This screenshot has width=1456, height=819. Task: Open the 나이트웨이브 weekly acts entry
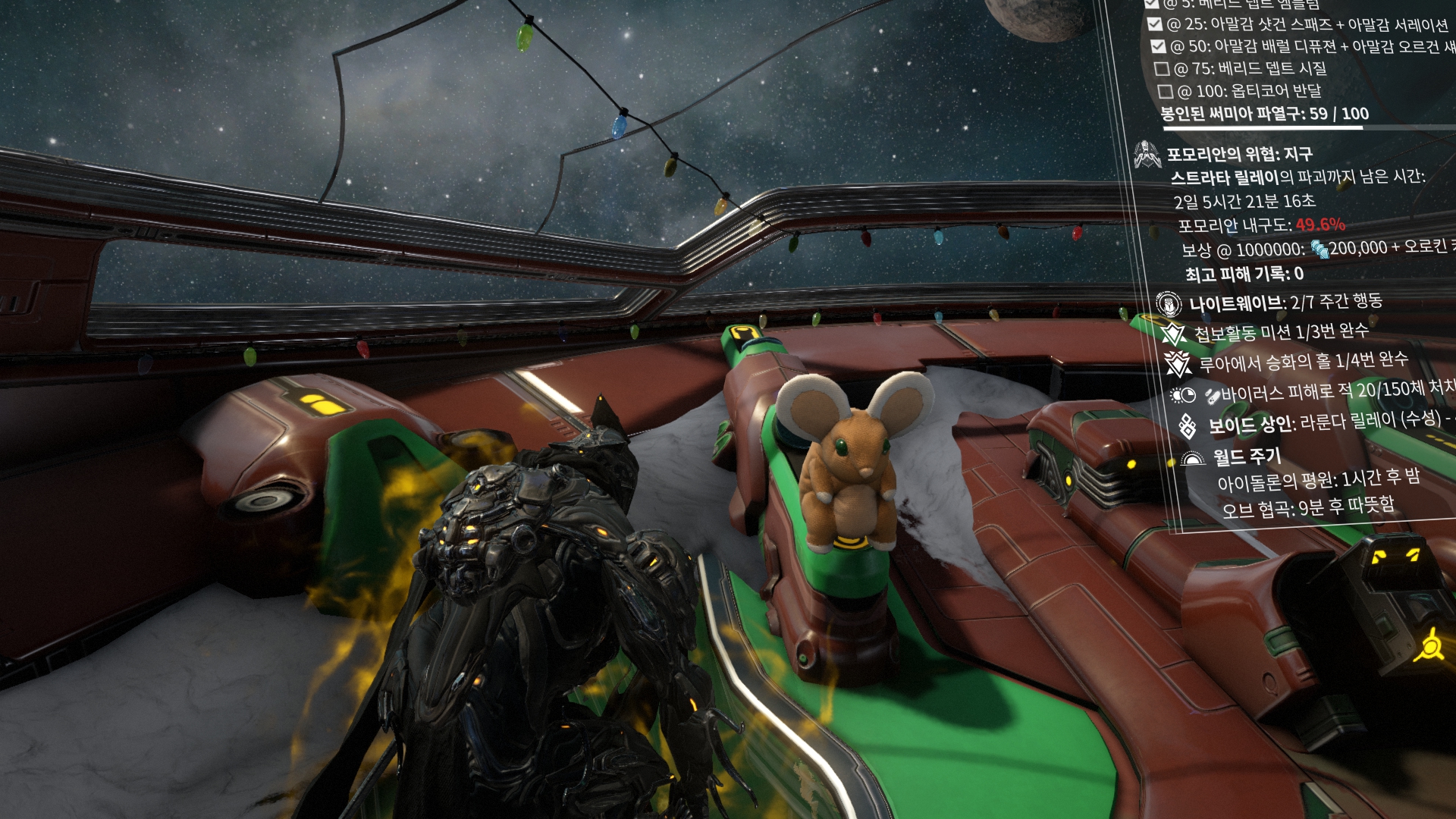click(1285, 303)
